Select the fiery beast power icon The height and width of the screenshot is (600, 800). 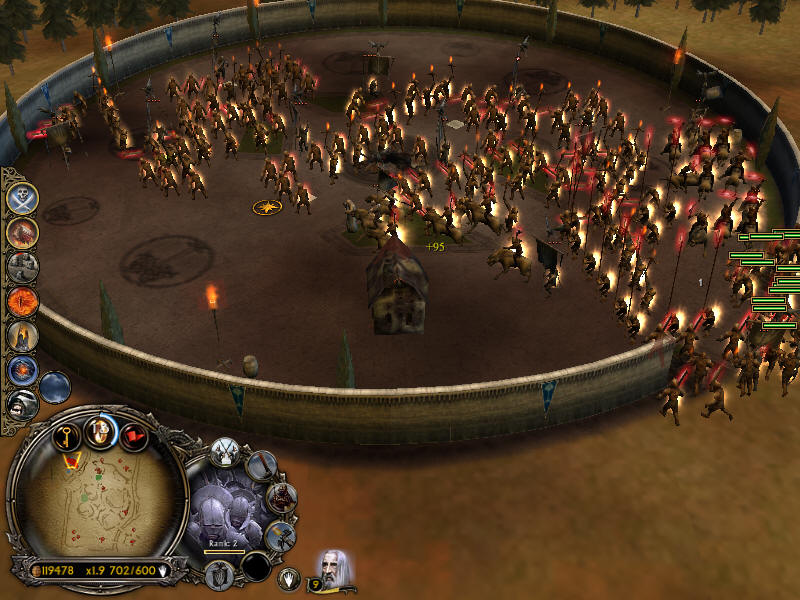tap(22, 232)
